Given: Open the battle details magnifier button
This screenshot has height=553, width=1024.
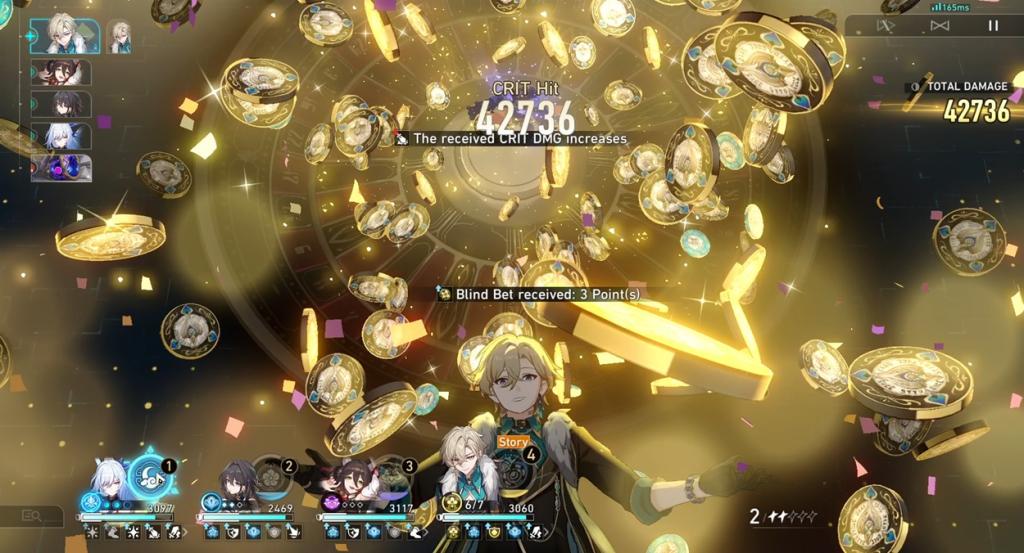Looking at the screenshot, I should click(x=32, y=516).
